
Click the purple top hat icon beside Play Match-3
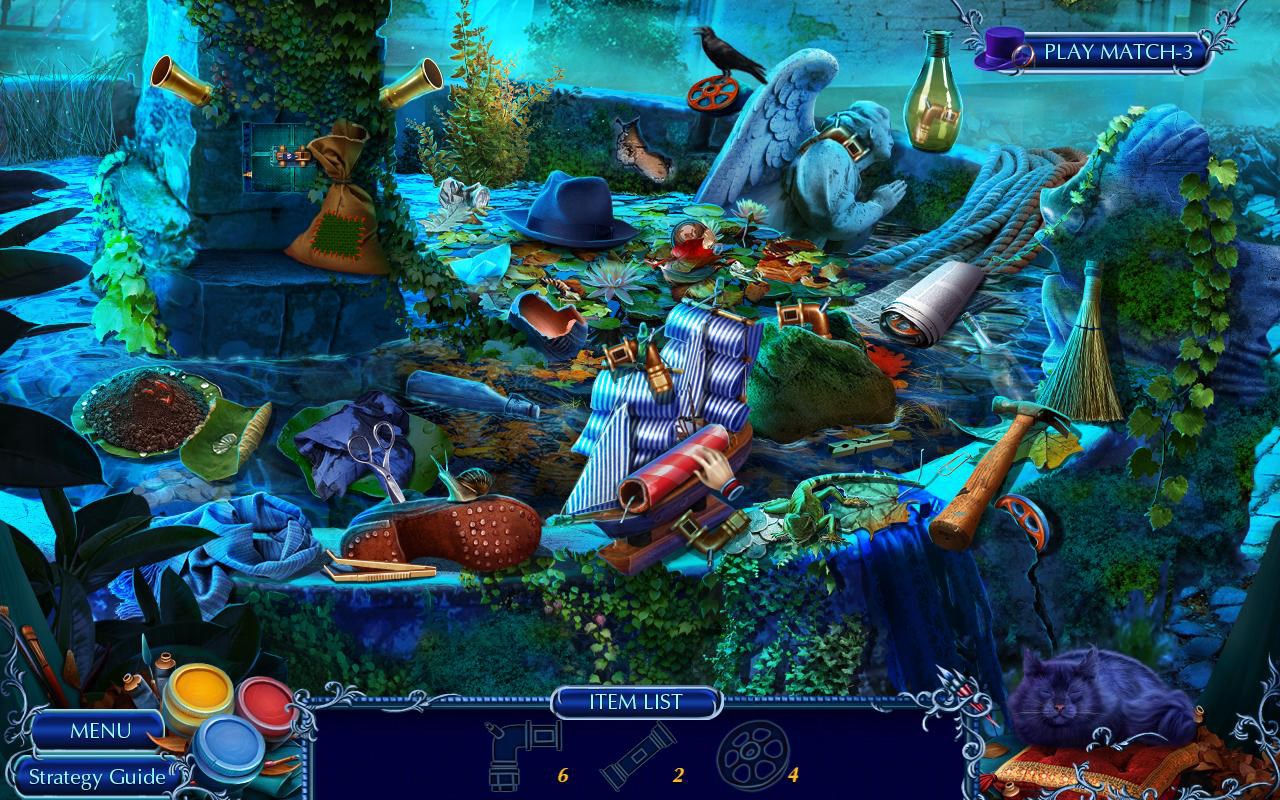click(1000, 49)
